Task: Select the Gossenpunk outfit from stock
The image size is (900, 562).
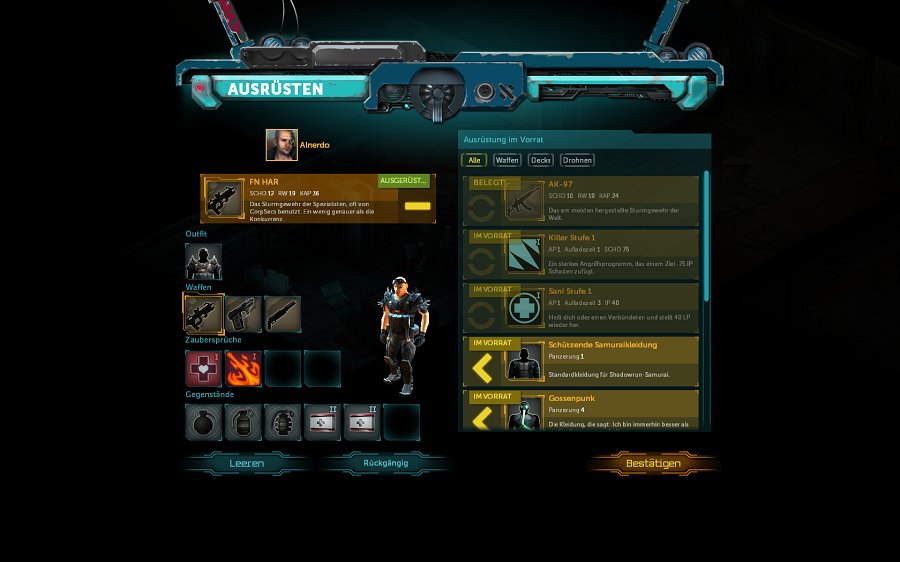Action: [580, 411]
